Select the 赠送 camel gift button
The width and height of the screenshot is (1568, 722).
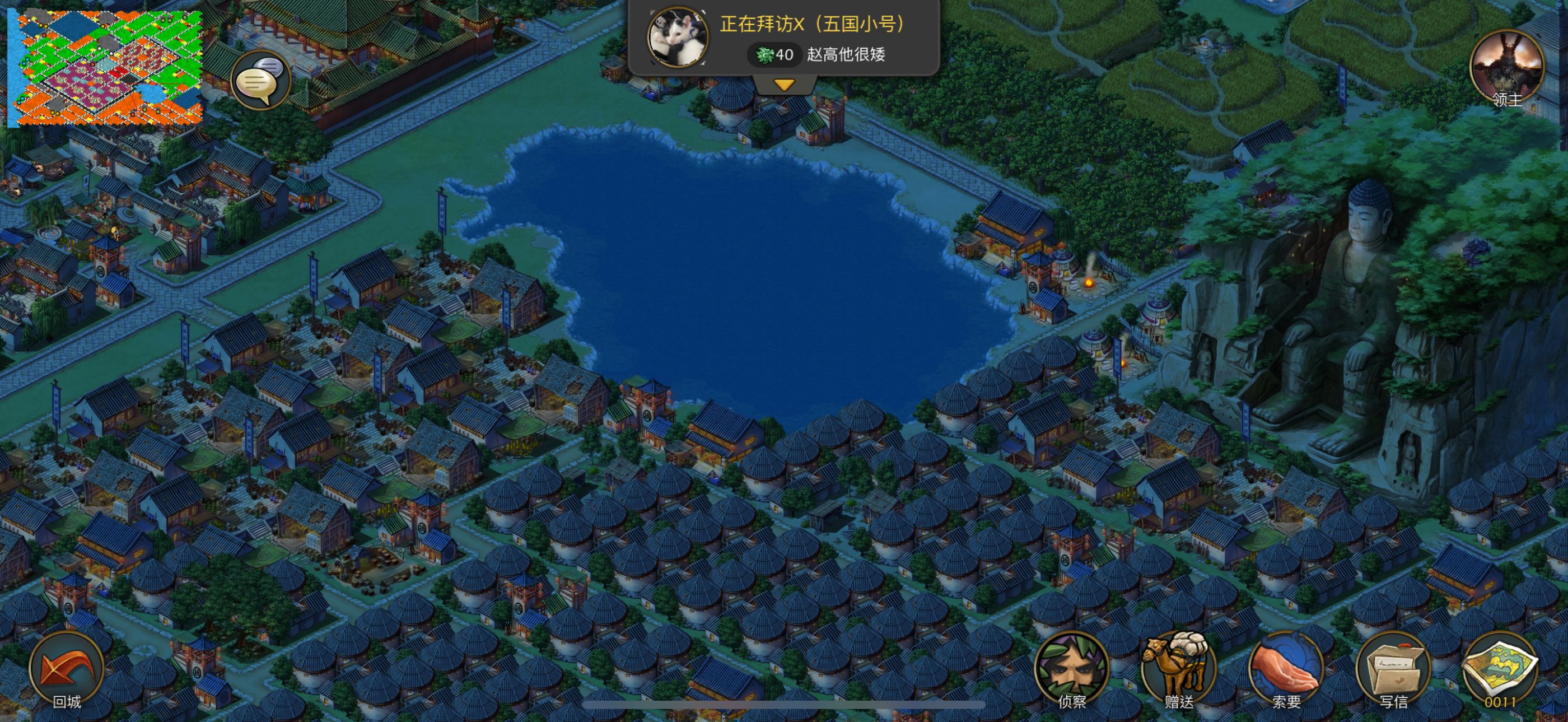[x=1178, y=669]
